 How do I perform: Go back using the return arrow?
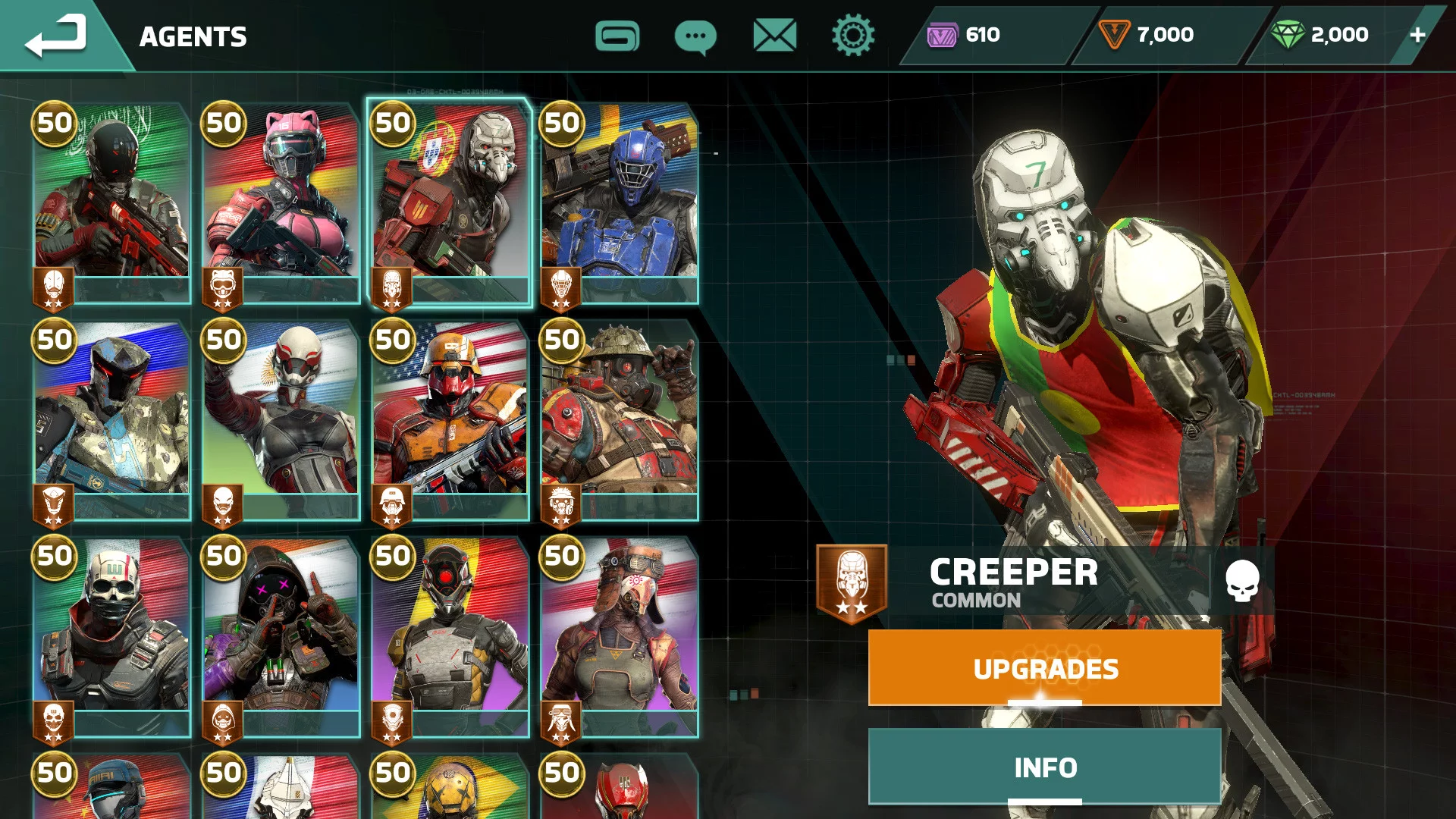coord(56,36)
